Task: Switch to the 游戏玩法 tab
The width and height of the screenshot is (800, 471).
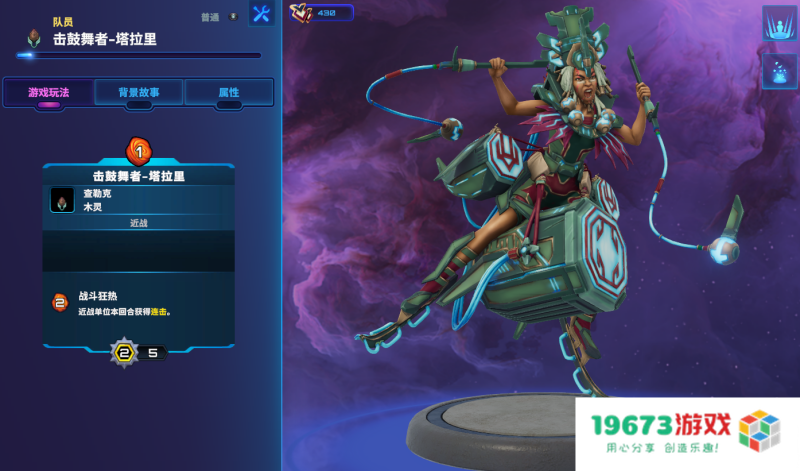Action: 48,93
